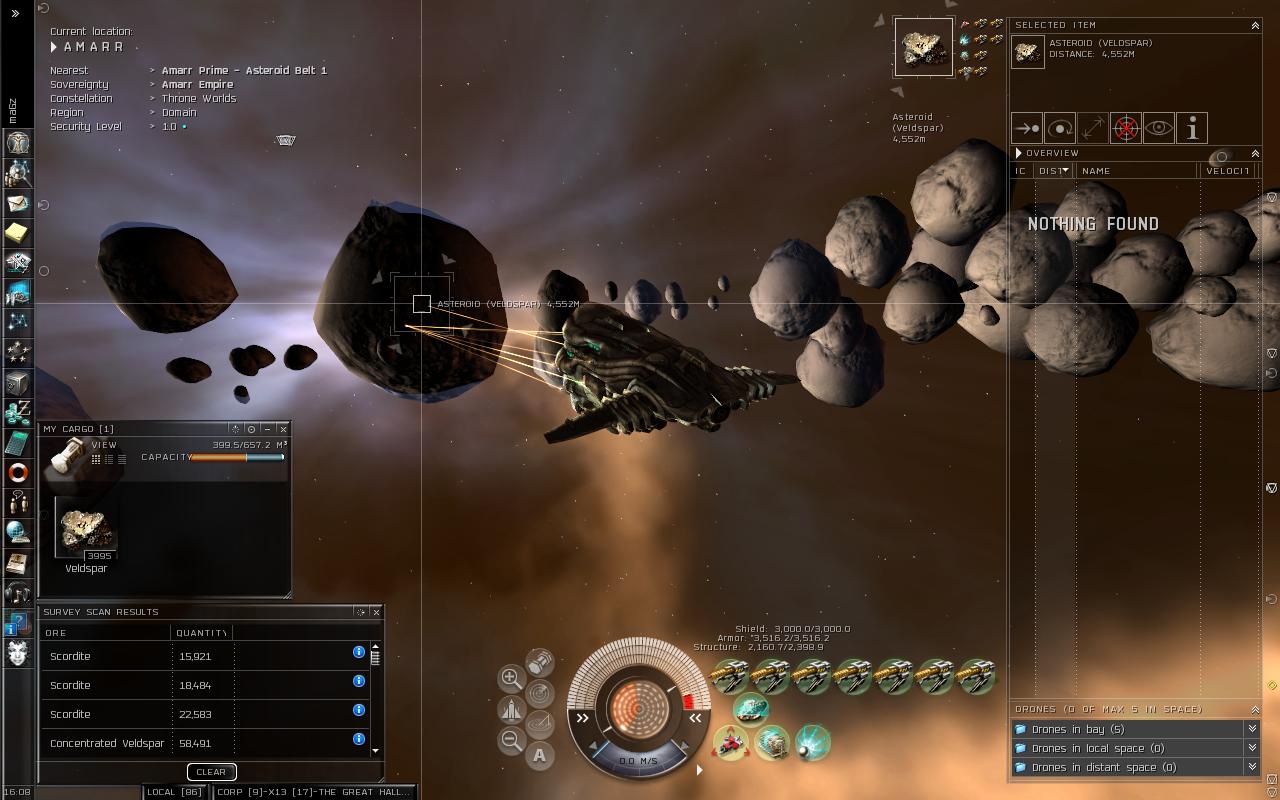Unlock the targeted asteroid
The width and height of the screenshot is (1280, 800).
(x=1126, y=128)
